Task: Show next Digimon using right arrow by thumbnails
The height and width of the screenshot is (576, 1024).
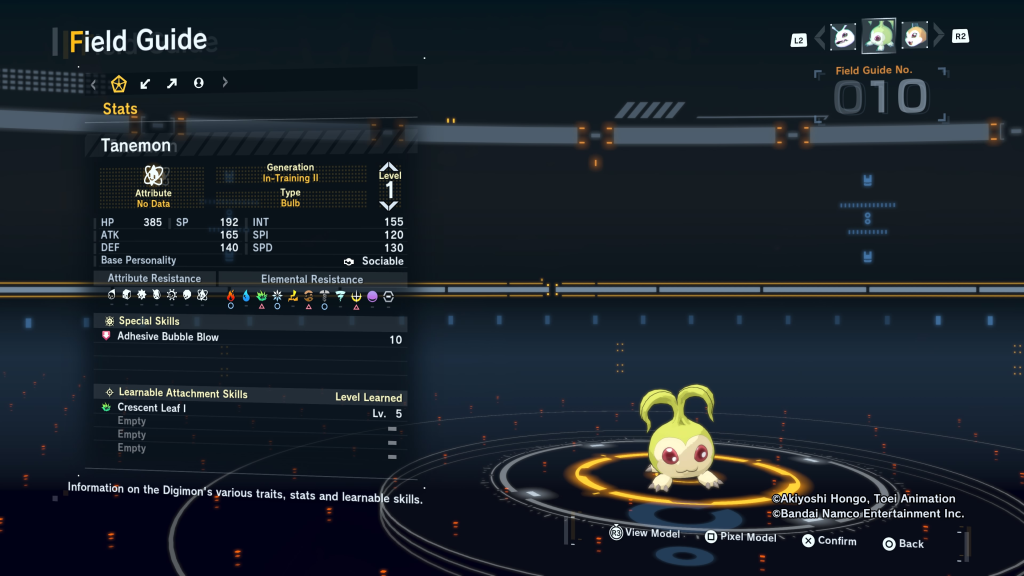Action: tap(938, 38)
